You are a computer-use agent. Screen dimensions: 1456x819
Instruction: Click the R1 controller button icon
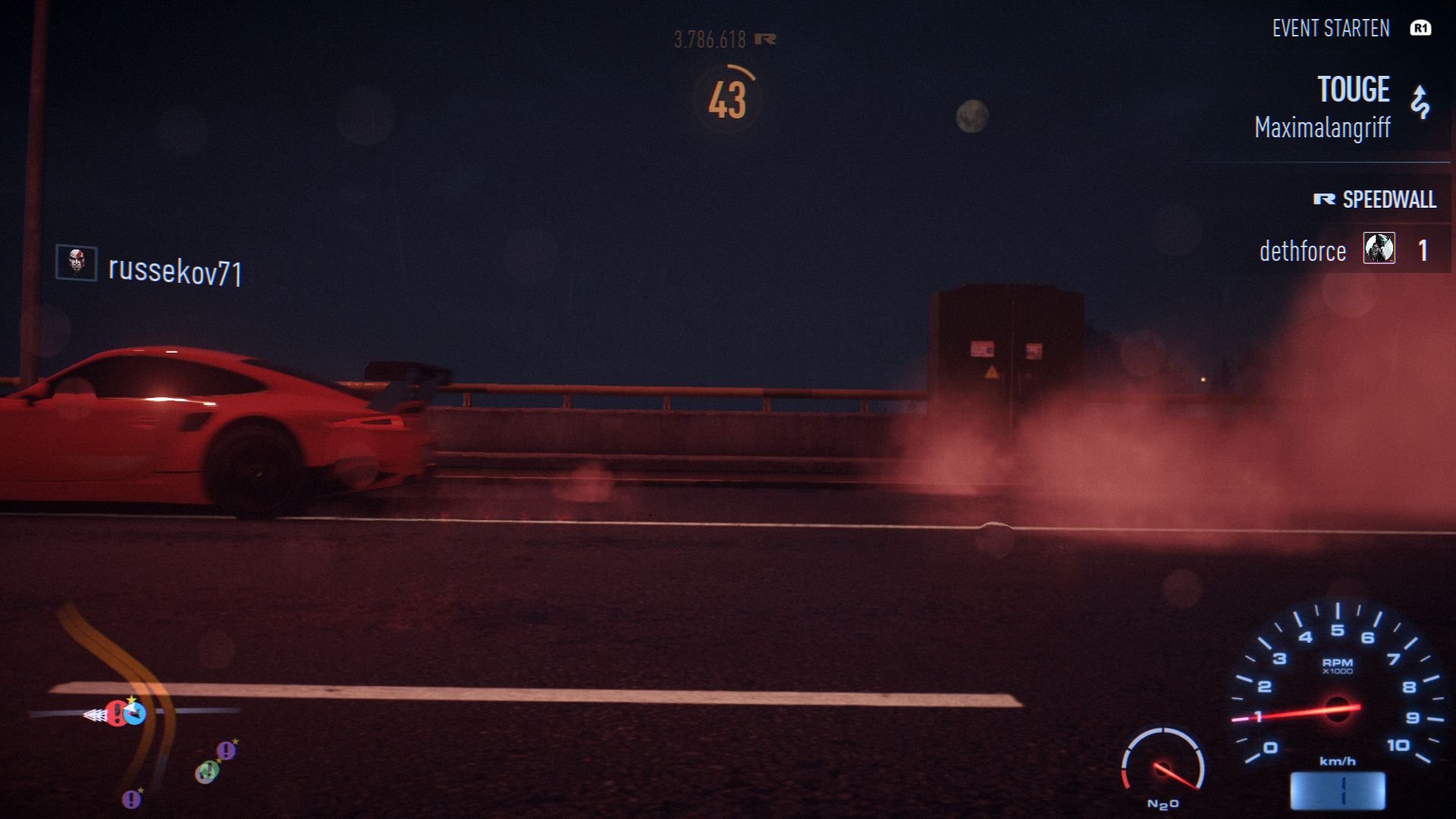point(1420,29)
